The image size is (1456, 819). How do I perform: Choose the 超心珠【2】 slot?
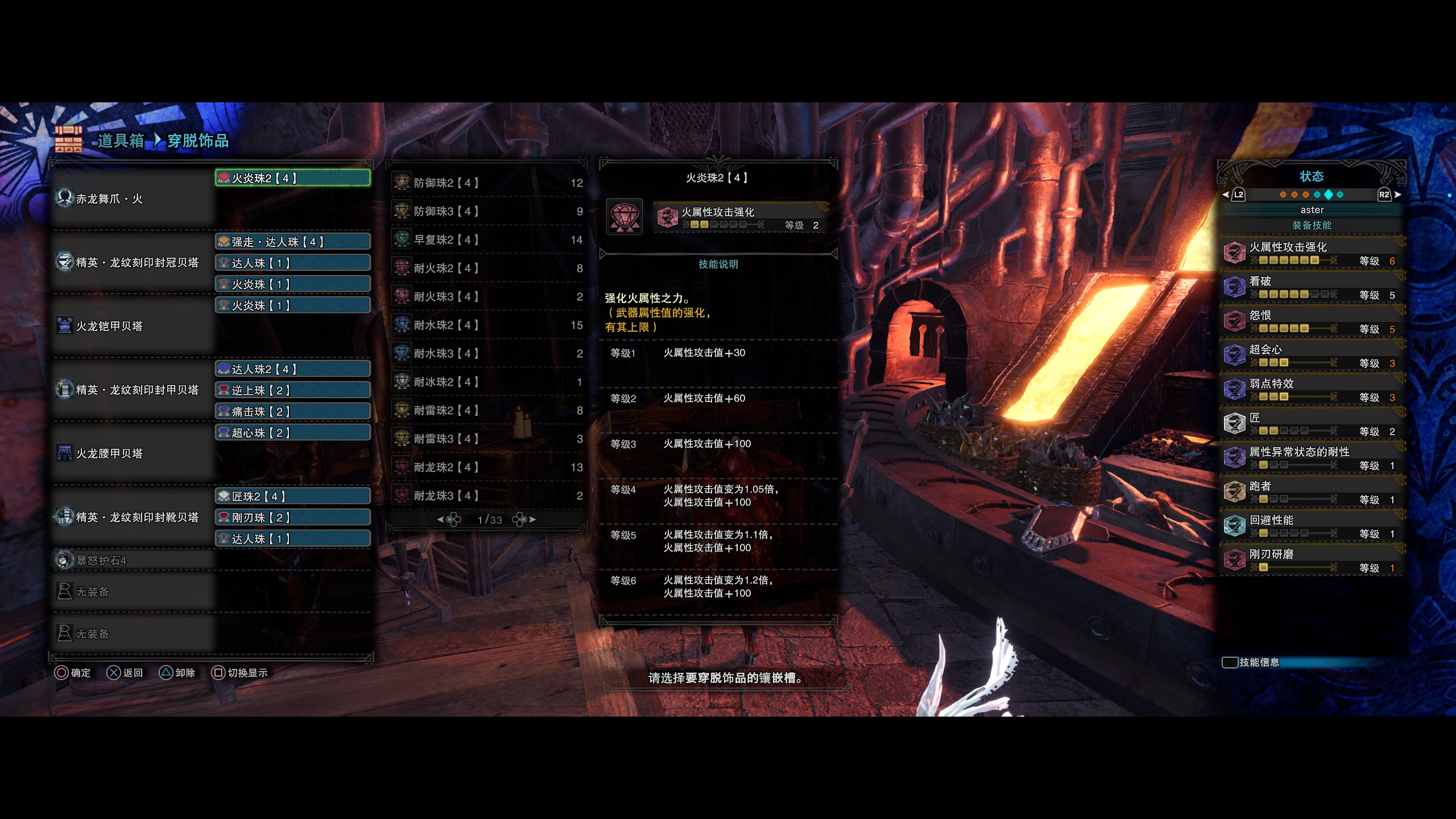tap(292, 433)
